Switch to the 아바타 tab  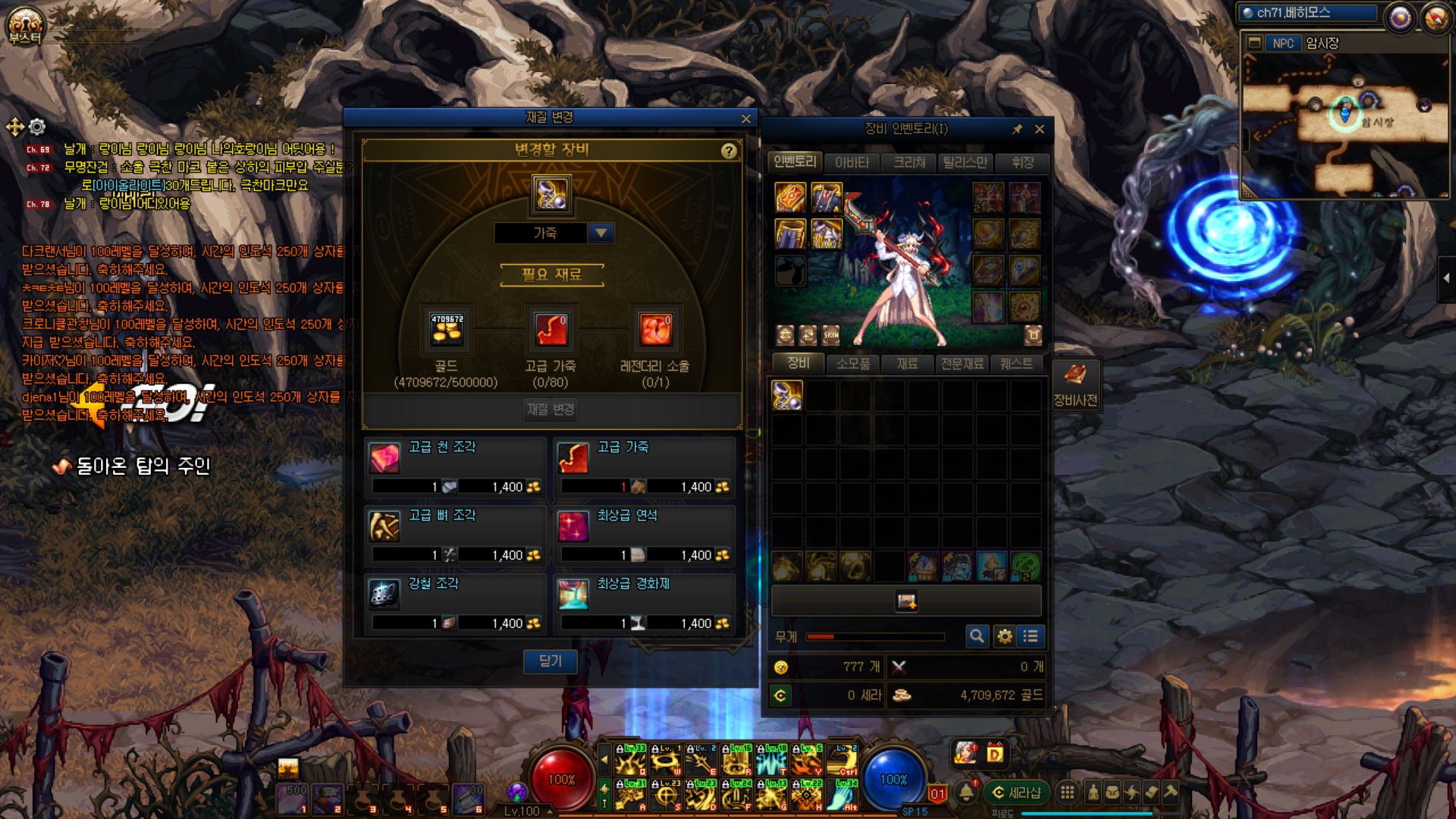click(852, 163)
